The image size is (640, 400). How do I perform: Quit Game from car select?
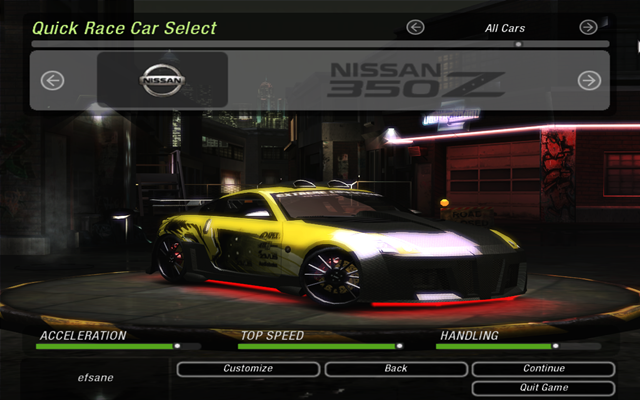pos(543,388)
